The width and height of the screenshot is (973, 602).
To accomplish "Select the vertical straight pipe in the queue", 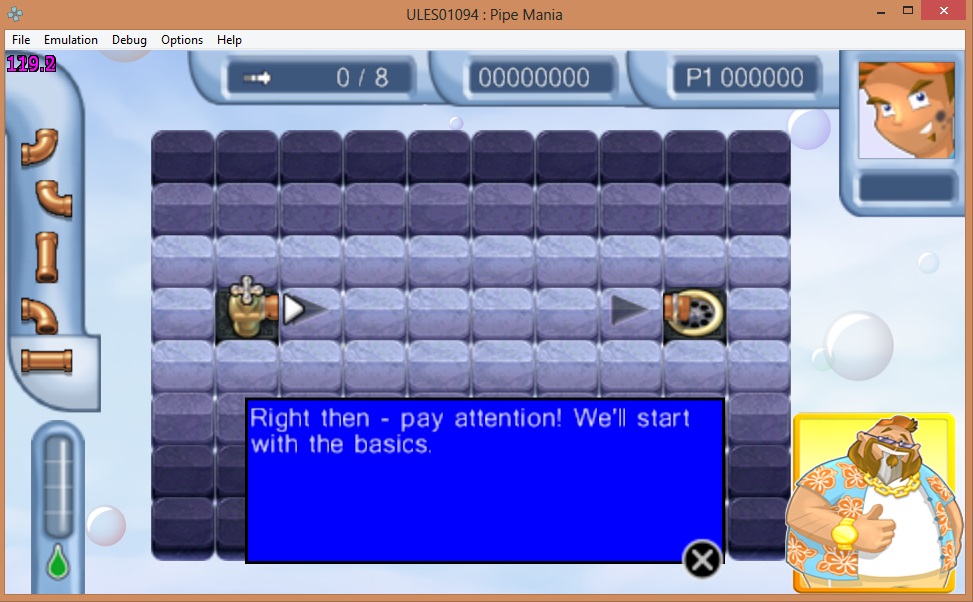I will tap(46, 257).
